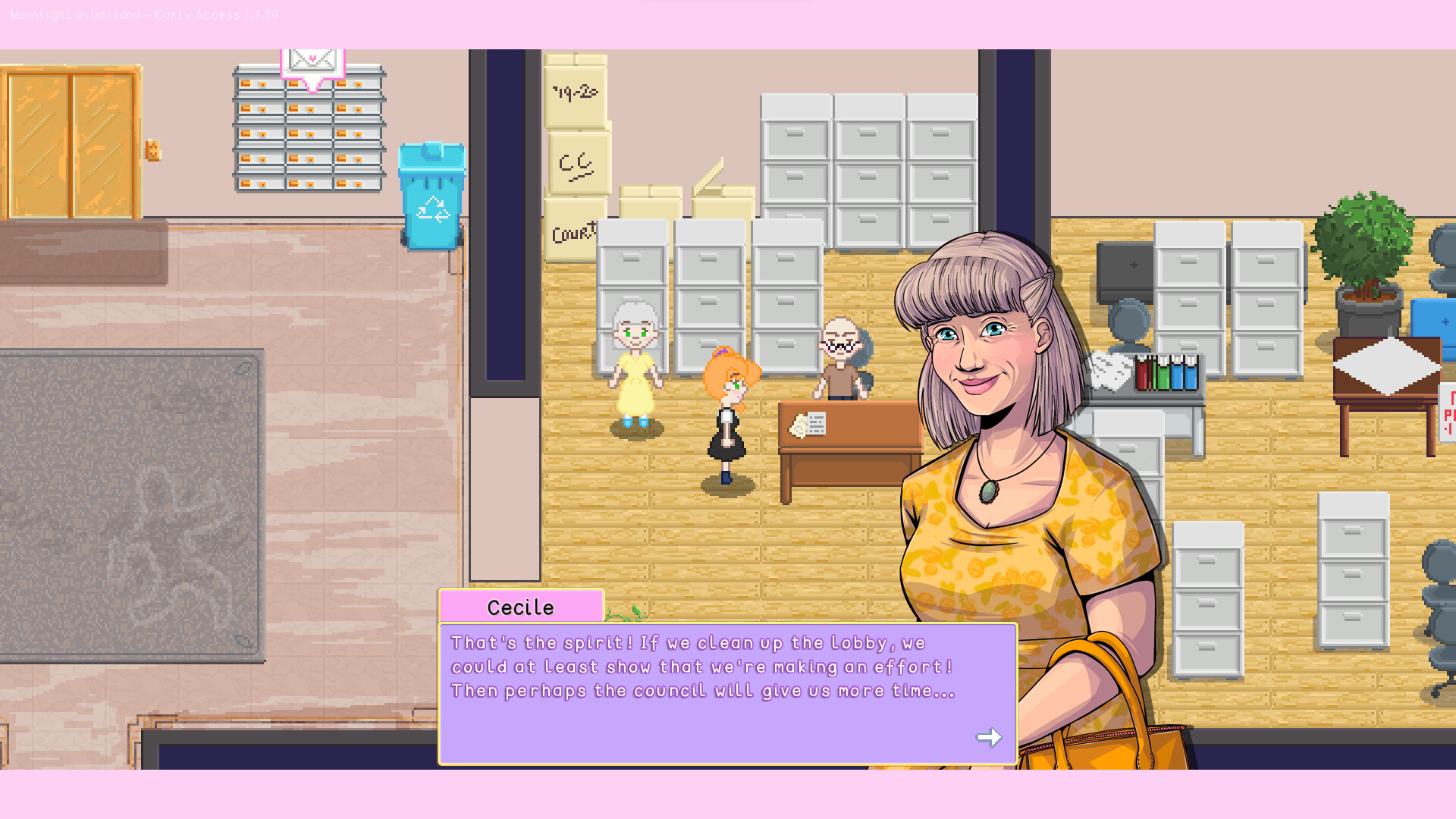Screen dimensions: 1456x819
Task: Click the Cecile name tag
Action: tap(520, 606)
